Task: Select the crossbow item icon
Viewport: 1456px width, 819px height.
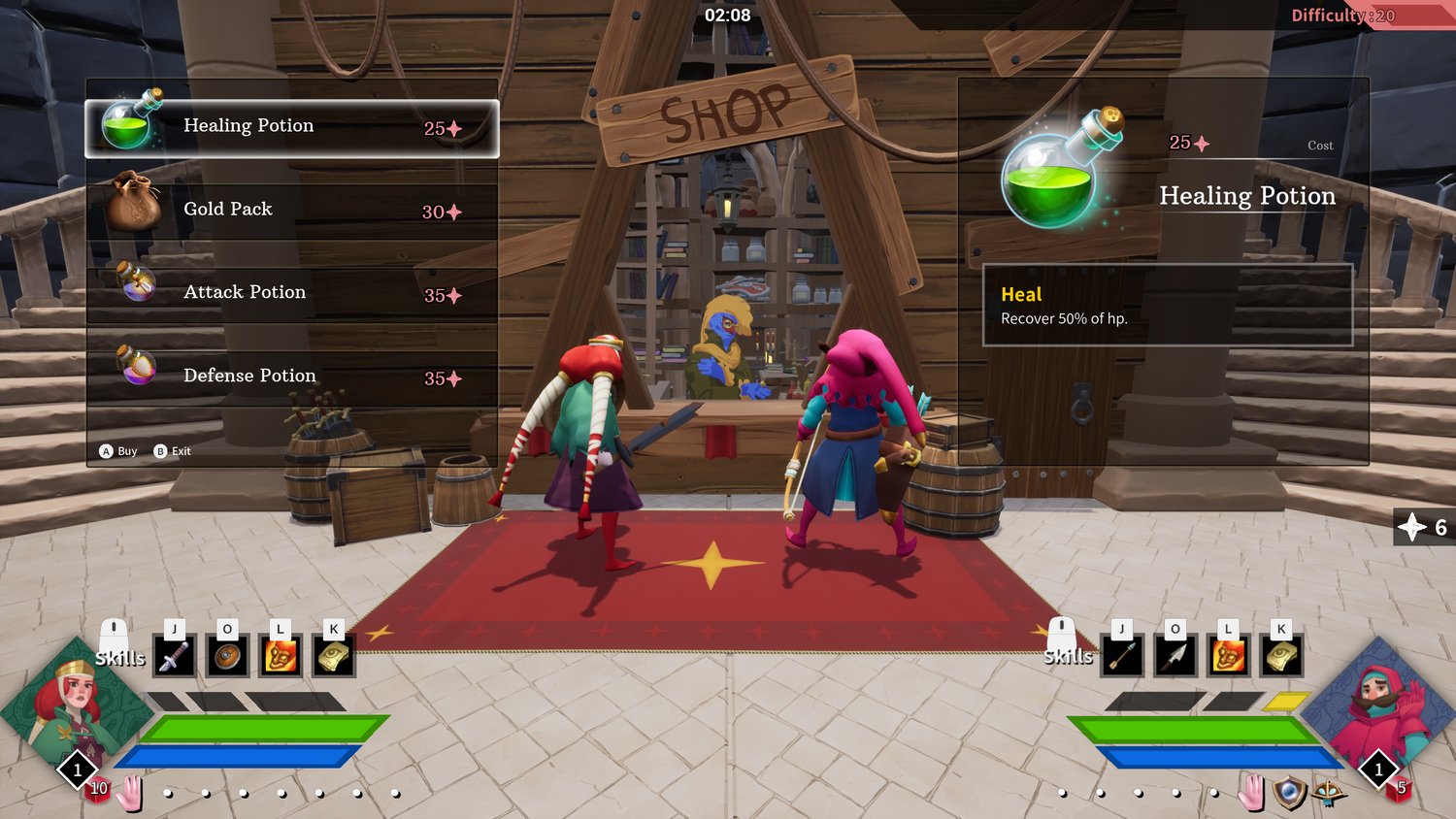Action: [x=1329, y=793]
